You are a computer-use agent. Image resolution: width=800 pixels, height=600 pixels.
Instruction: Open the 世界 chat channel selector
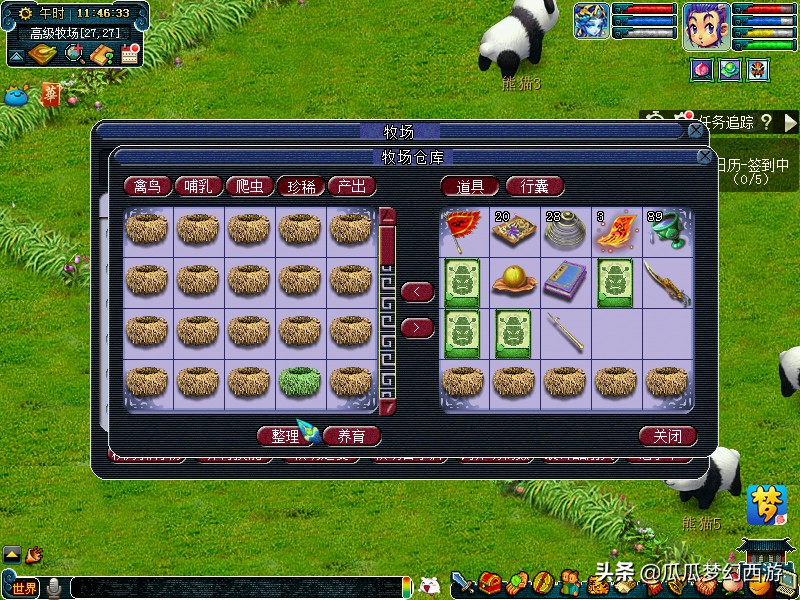[x=24, y=588]
